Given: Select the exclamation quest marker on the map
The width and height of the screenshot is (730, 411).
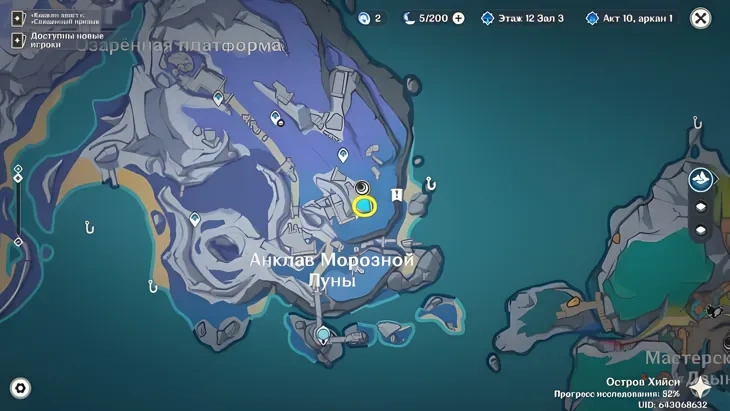Looking at the screenshot, I should pyautogui.click(x=397, y=194).
